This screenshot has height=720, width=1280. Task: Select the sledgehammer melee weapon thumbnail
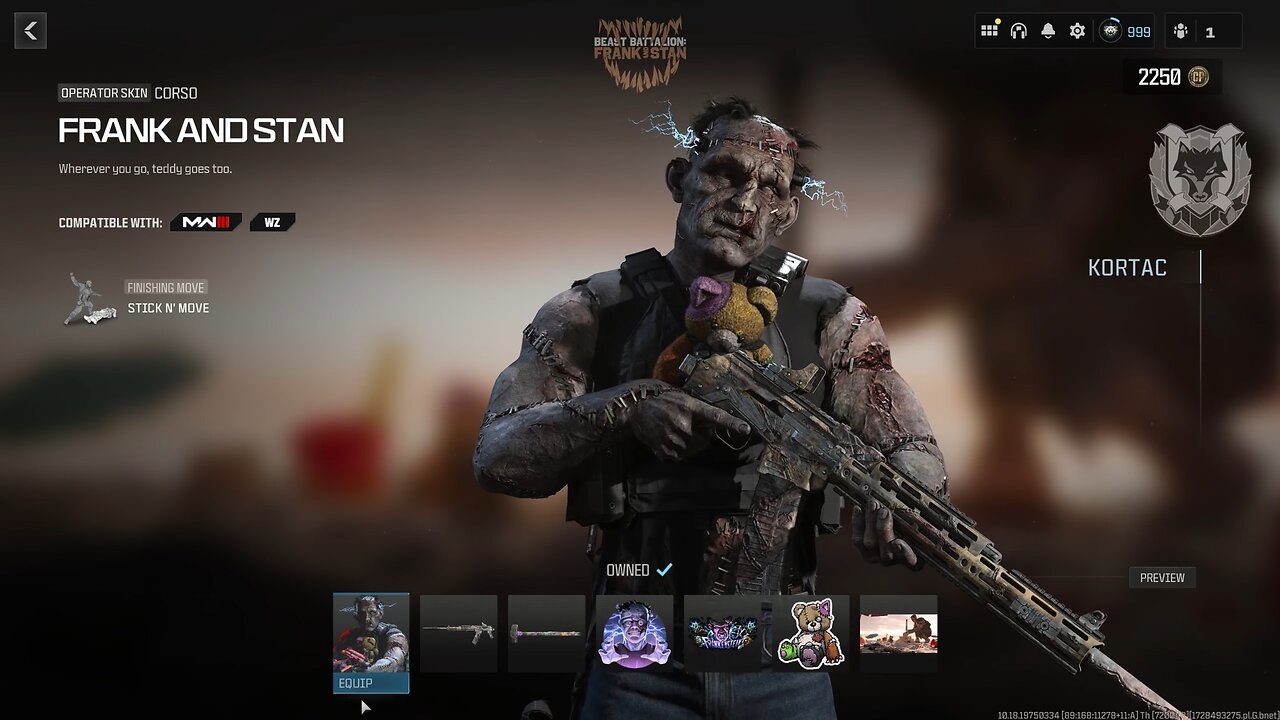pyautogui.click(x=546, y=633)
